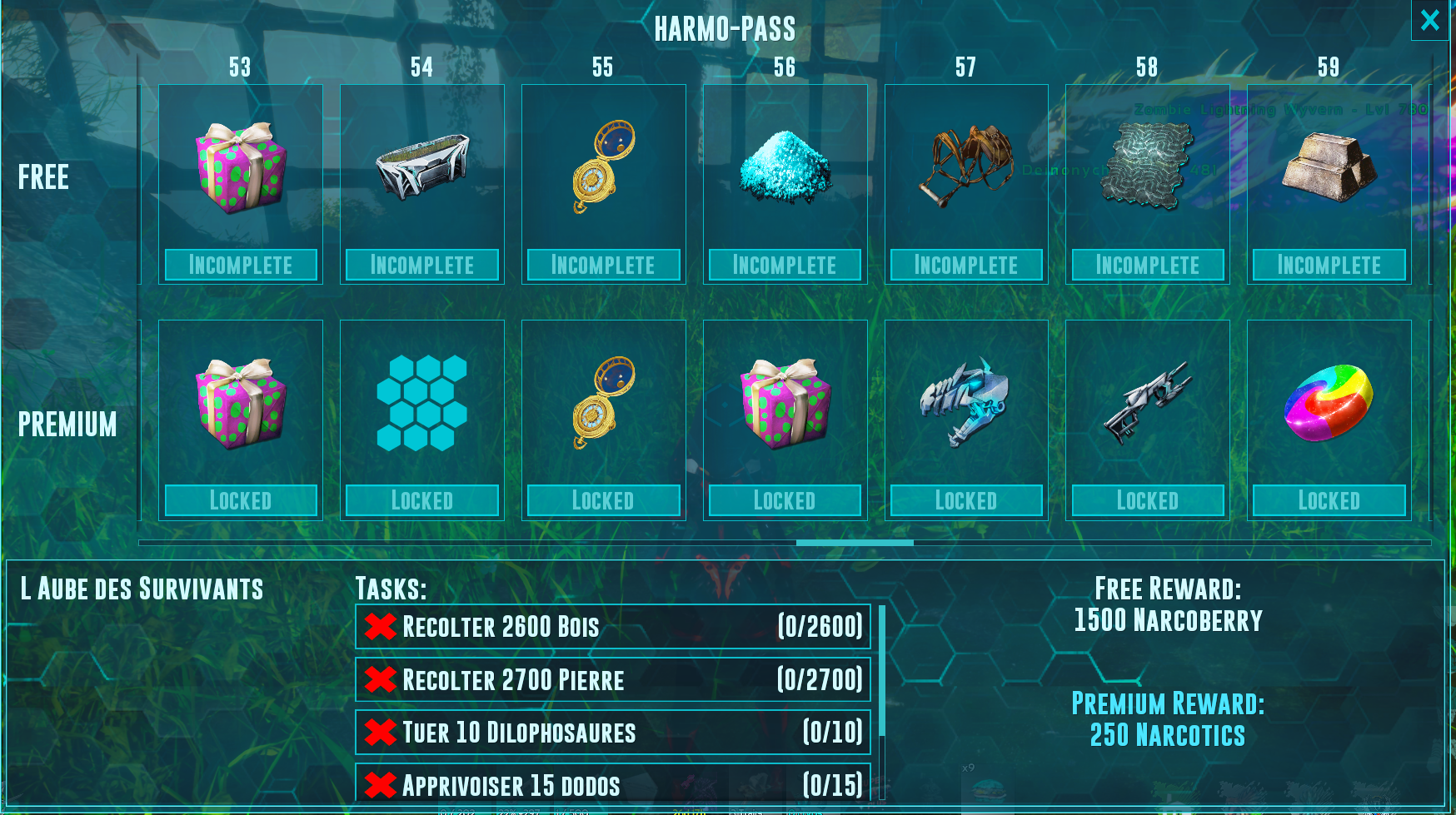Click the Locked button under premium level 55
1456x815 pixels.
604,500
